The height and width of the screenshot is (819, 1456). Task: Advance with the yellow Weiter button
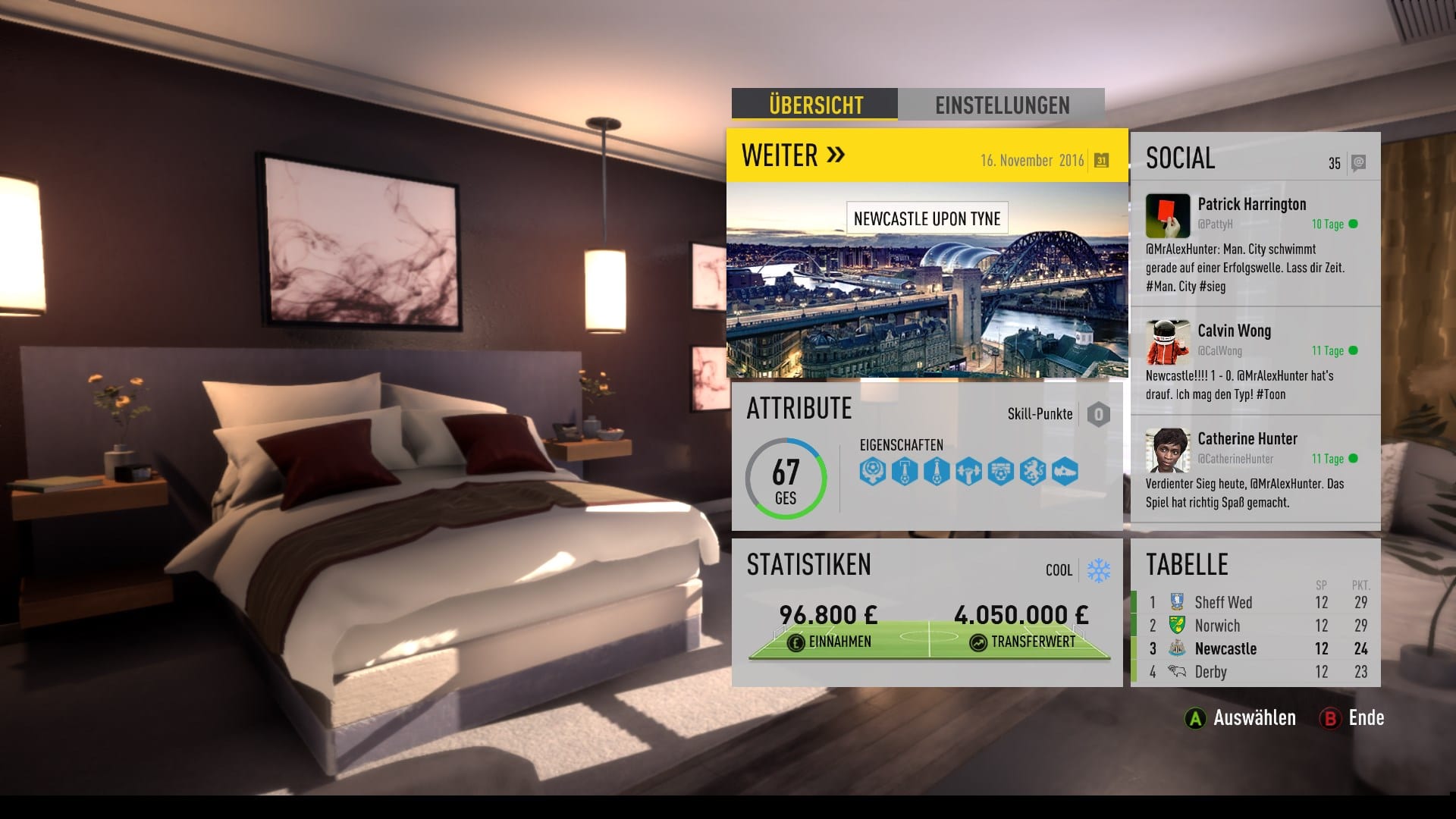[793, 155]
